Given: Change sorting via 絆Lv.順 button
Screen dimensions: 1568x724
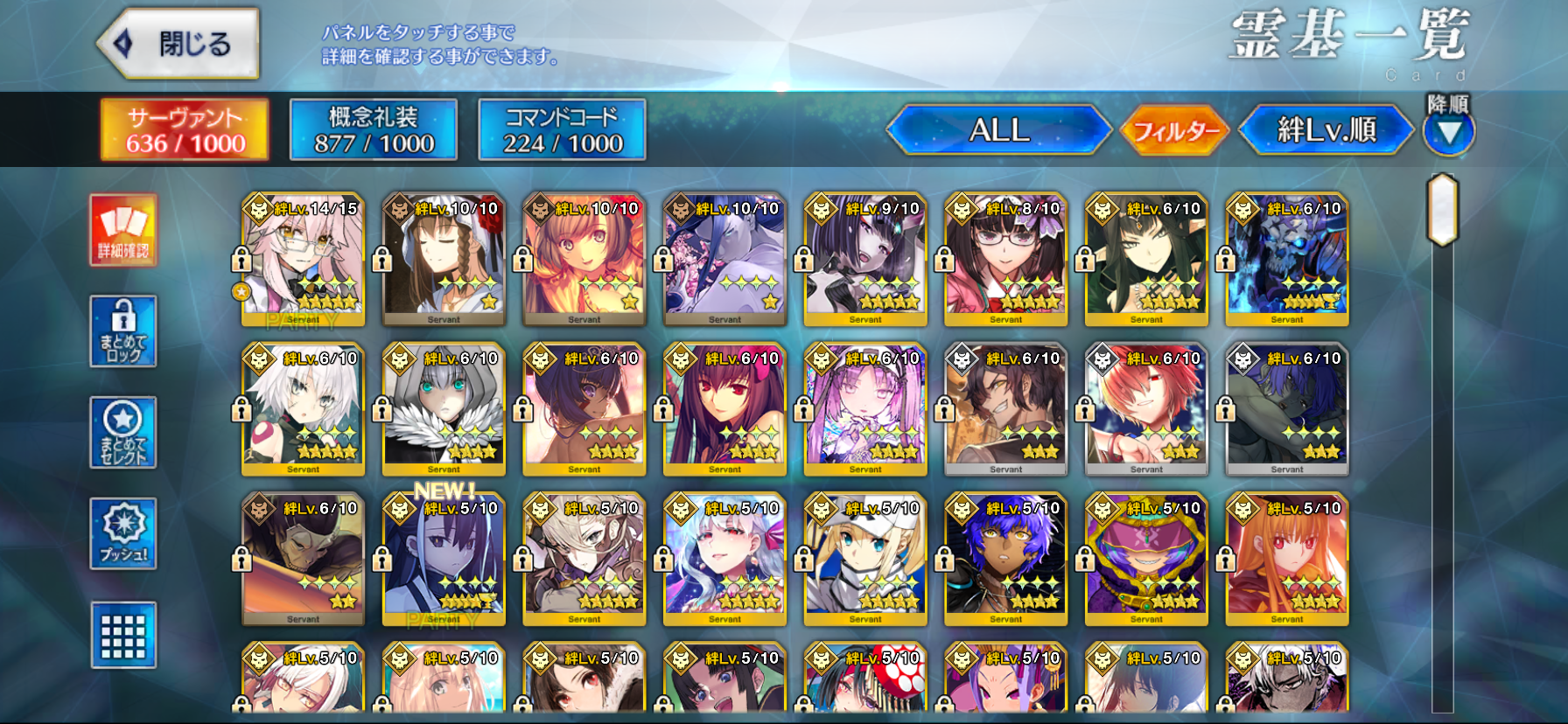Looking at the screenshot, I should [1326, 130].
